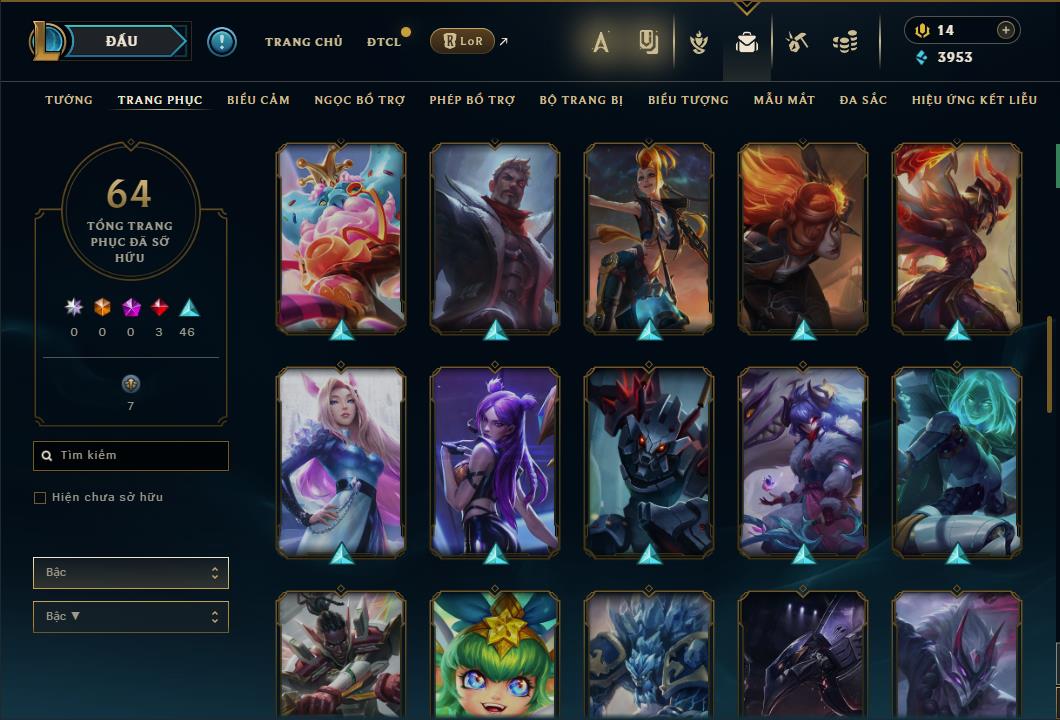Toggle the Hiện chưa sở hữu checkbox
Screen dimensions: 1060x720
pos(40,498)
